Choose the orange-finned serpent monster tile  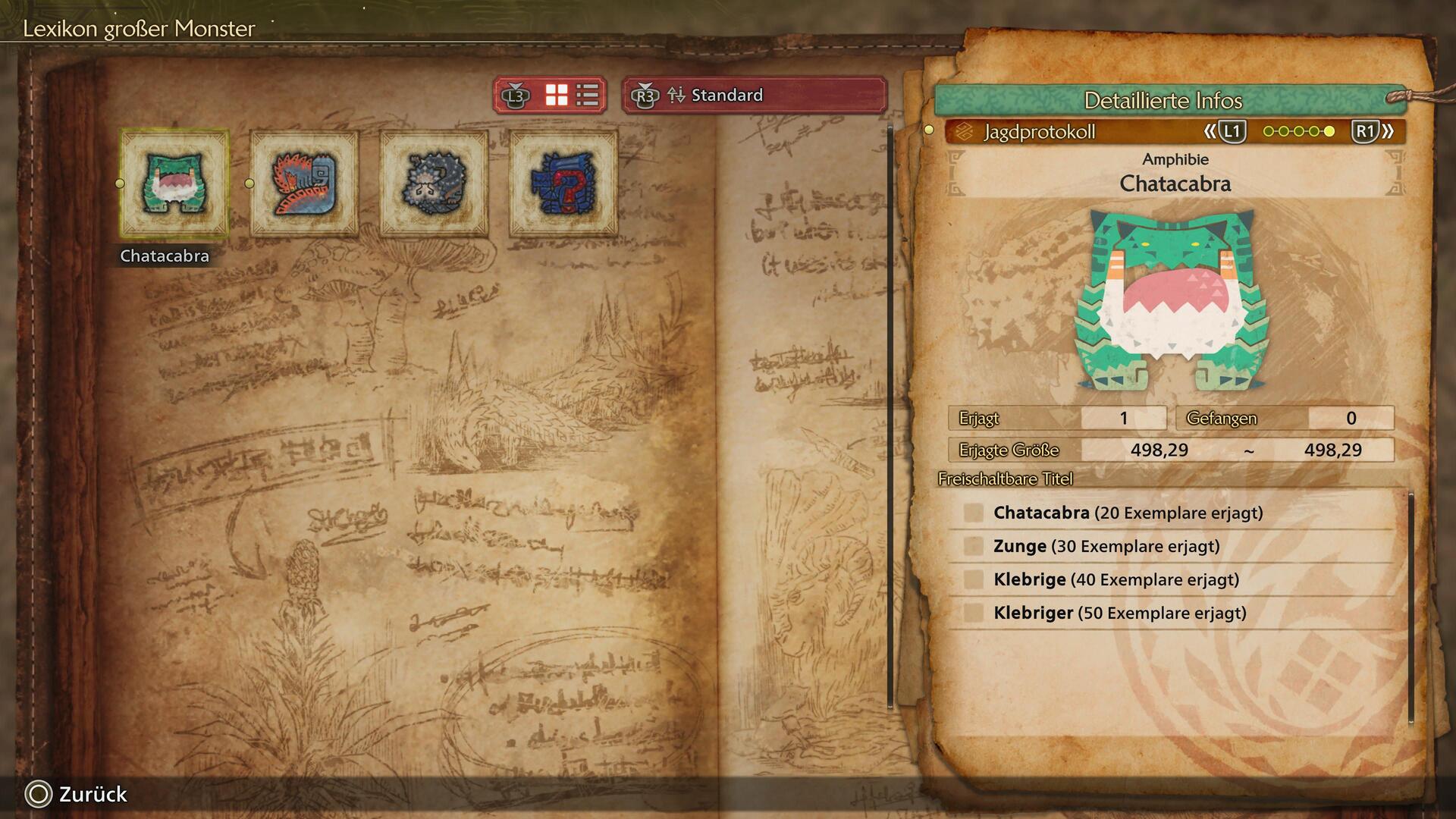304,184
